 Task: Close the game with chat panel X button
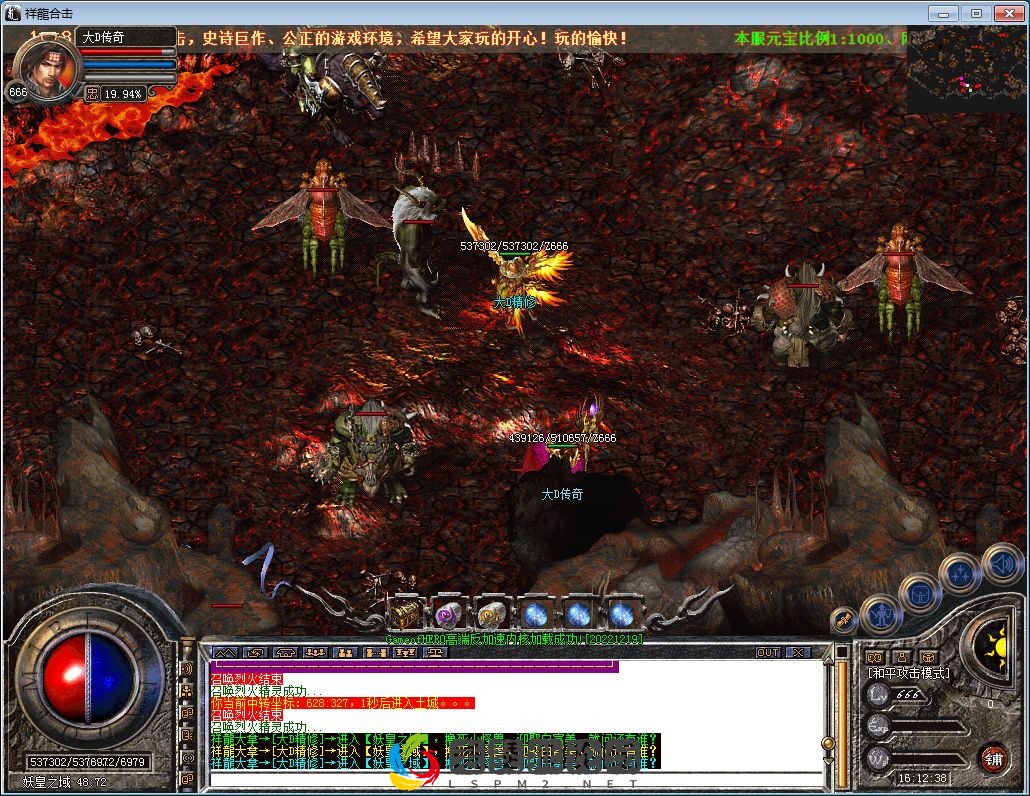(796, 652)
